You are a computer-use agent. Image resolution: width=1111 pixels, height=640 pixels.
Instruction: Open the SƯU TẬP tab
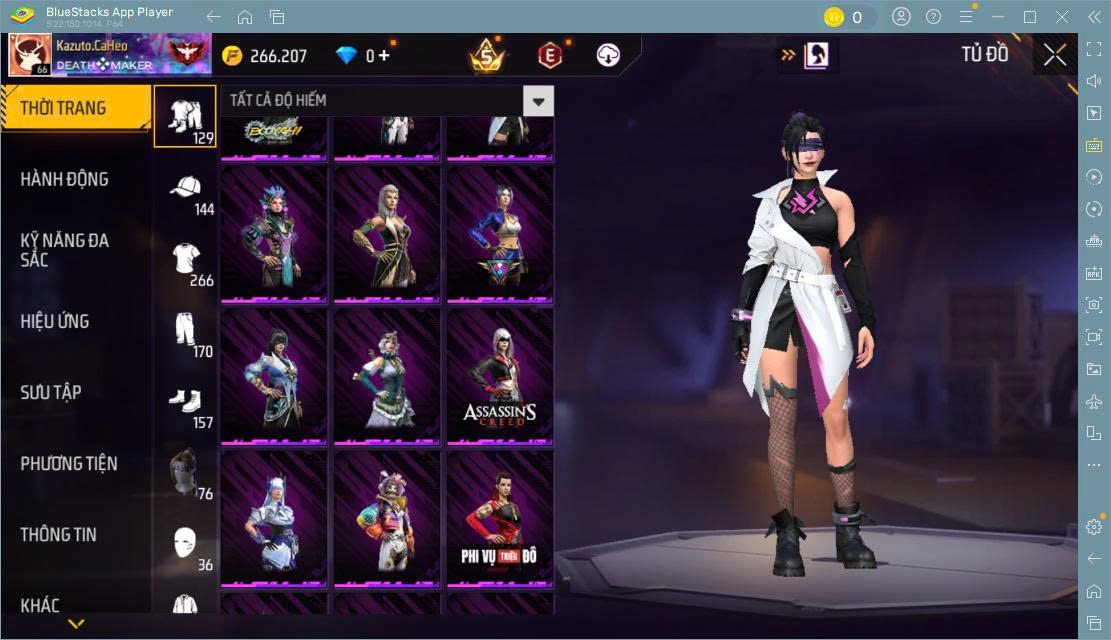(51, 392)
